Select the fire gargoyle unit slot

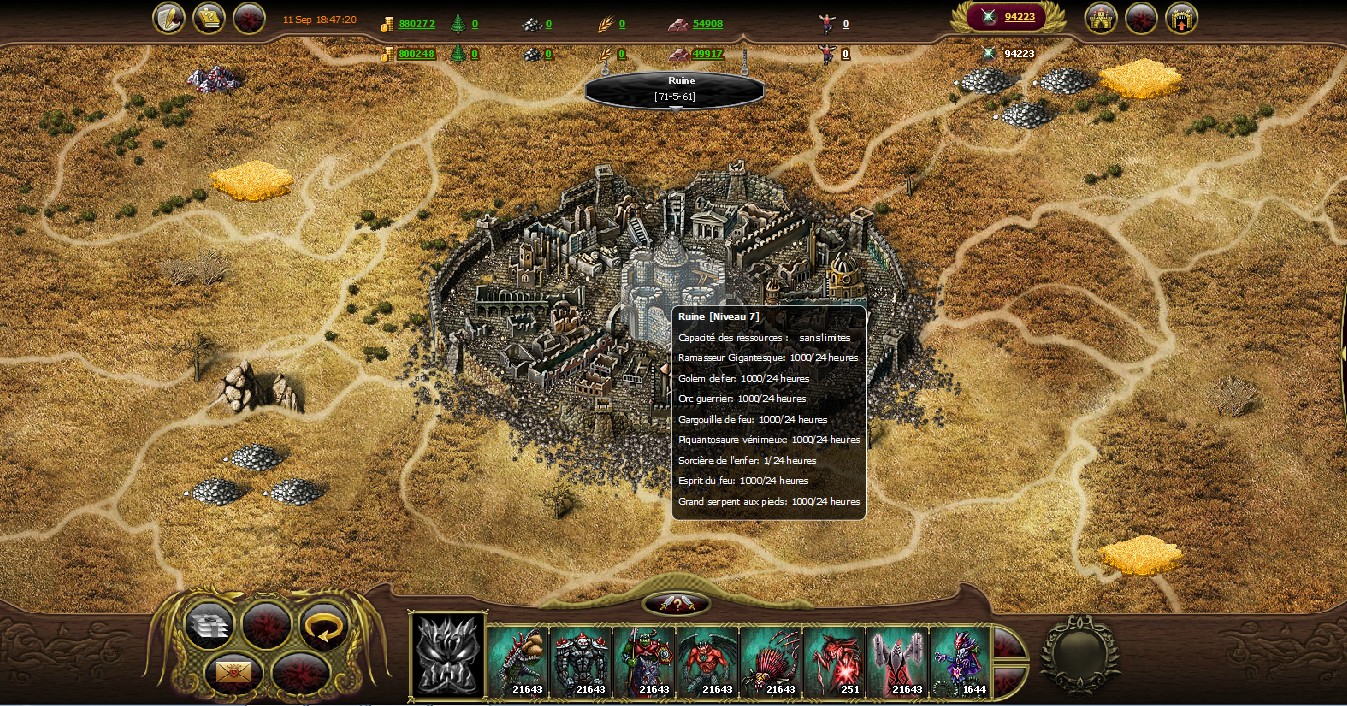point(707,661)
